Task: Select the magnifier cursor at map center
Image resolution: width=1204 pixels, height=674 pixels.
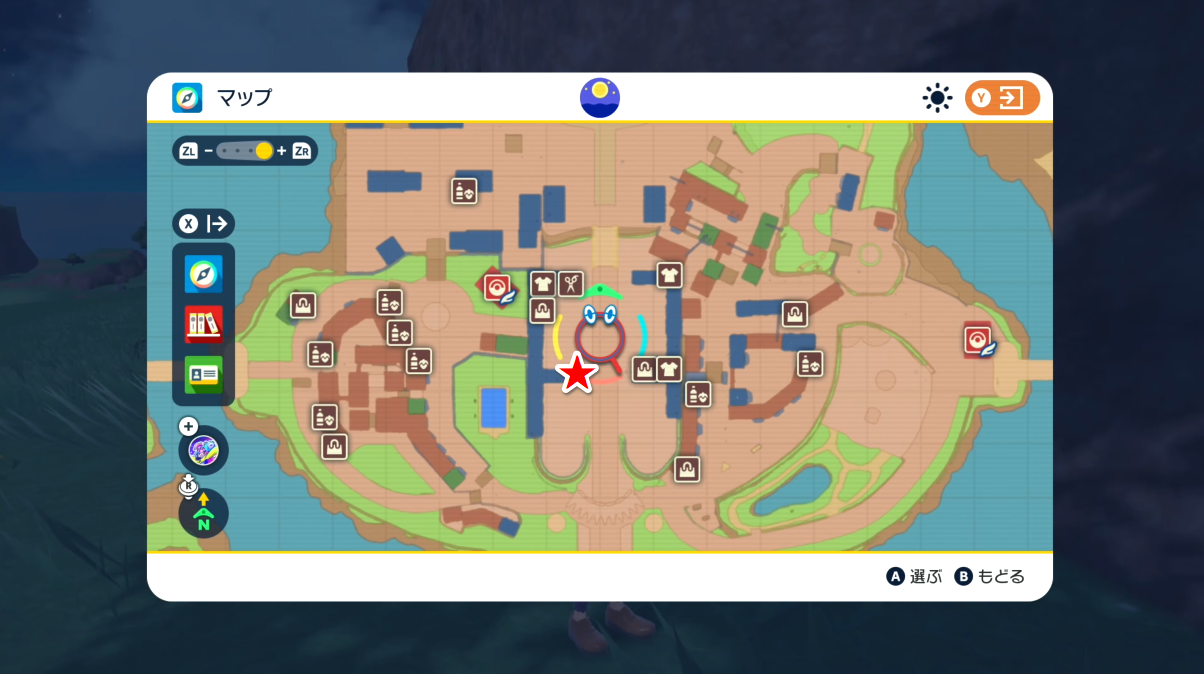Action: 600,340
